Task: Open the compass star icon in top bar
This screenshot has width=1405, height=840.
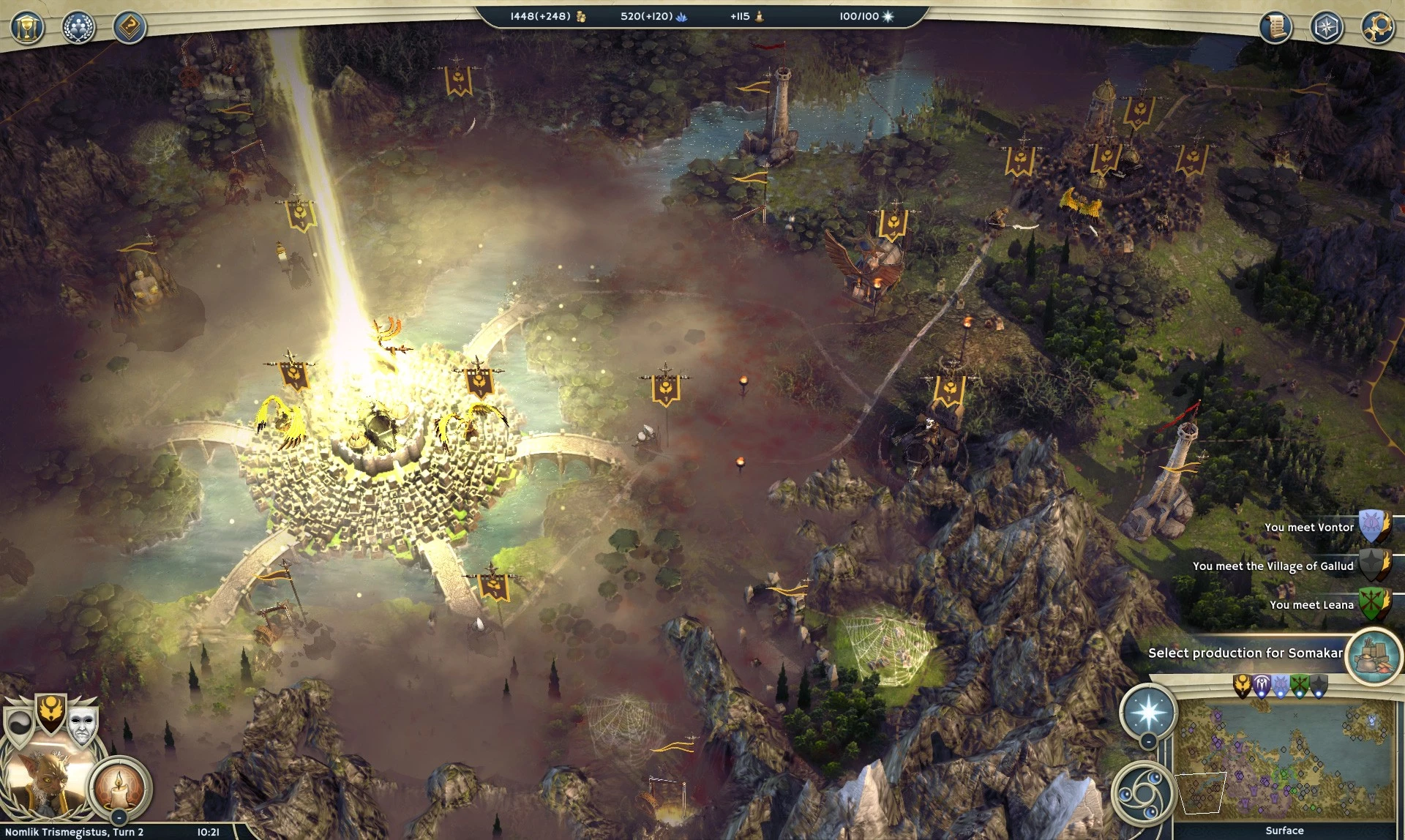Action: click(1327, 28)
